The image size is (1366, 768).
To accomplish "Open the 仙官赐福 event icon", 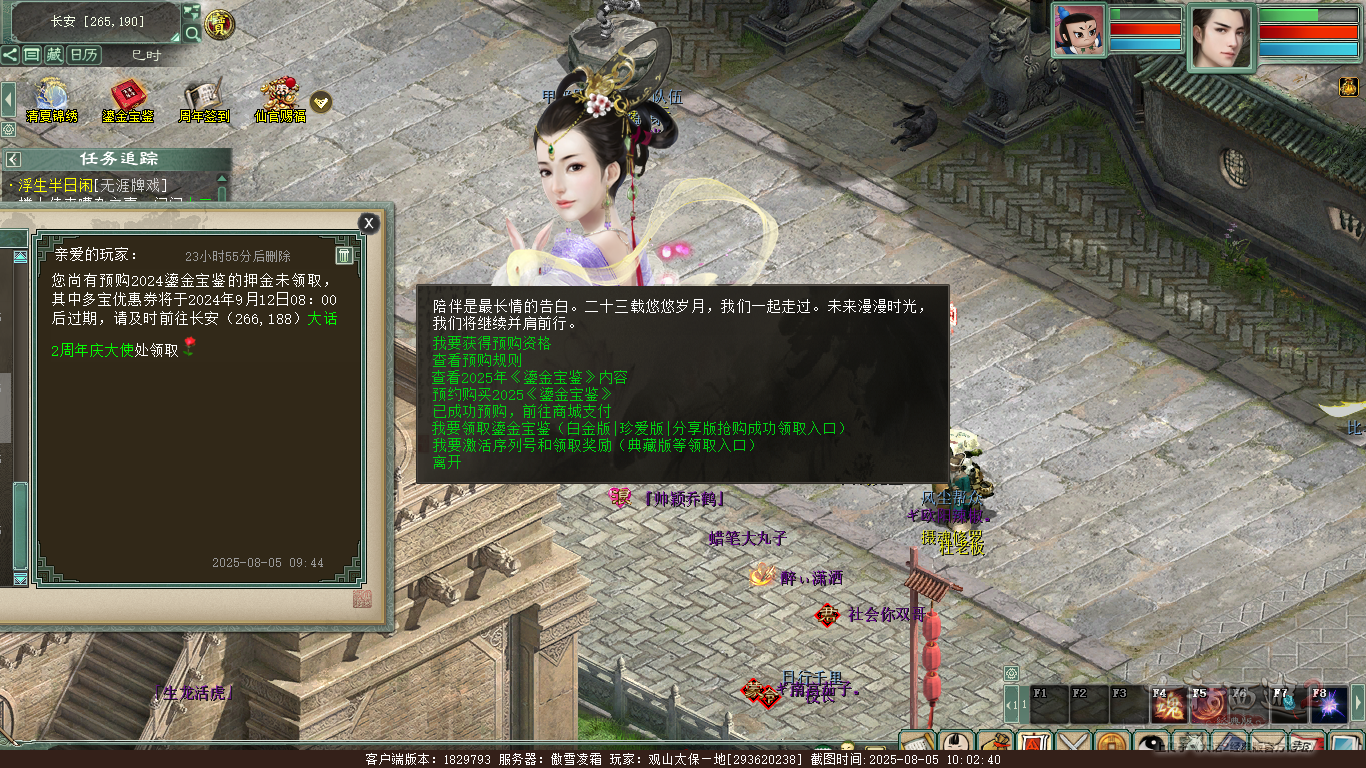I will 280,101.
